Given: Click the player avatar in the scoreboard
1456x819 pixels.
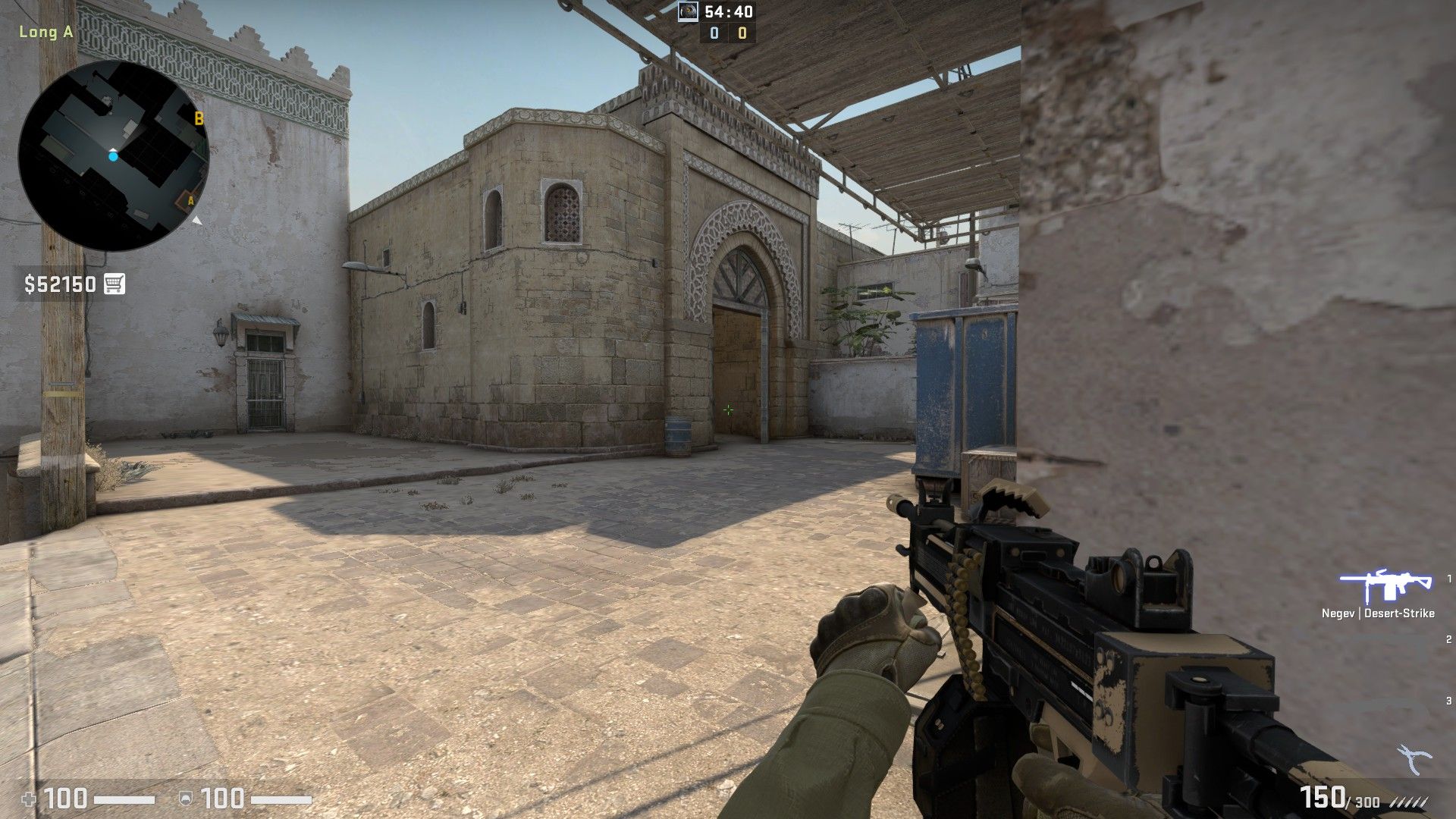Looking at the screenshot, I should 689,11.
